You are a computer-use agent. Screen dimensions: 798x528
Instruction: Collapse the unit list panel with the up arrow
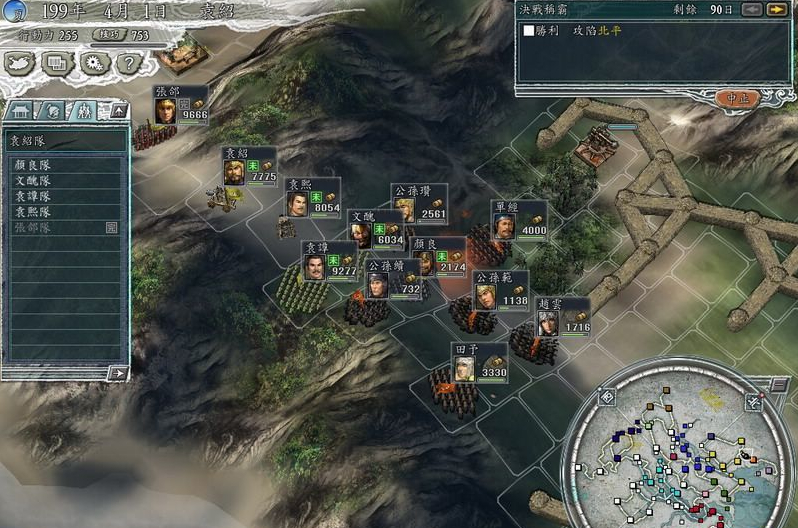point(118,110)
